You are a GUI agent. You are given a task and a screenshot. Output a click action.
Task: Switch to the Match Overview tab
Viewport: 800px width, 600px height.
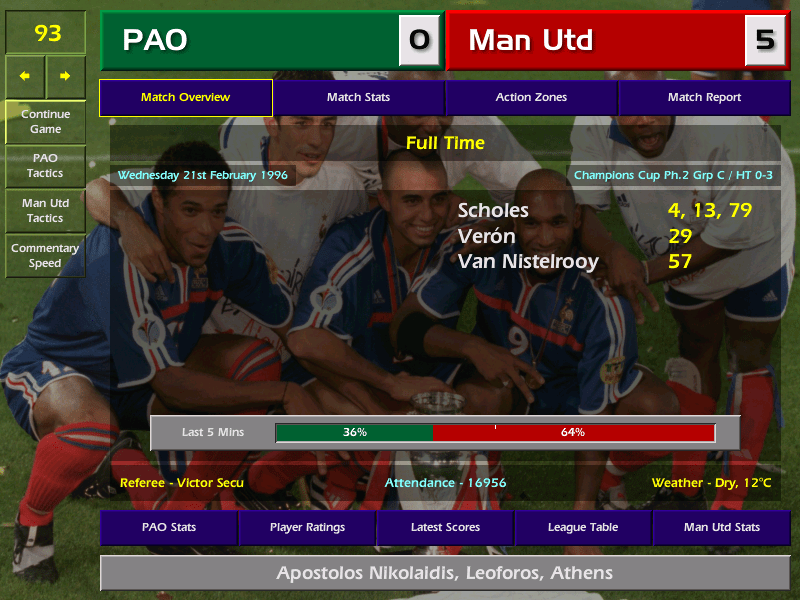[x=185, y=97]
